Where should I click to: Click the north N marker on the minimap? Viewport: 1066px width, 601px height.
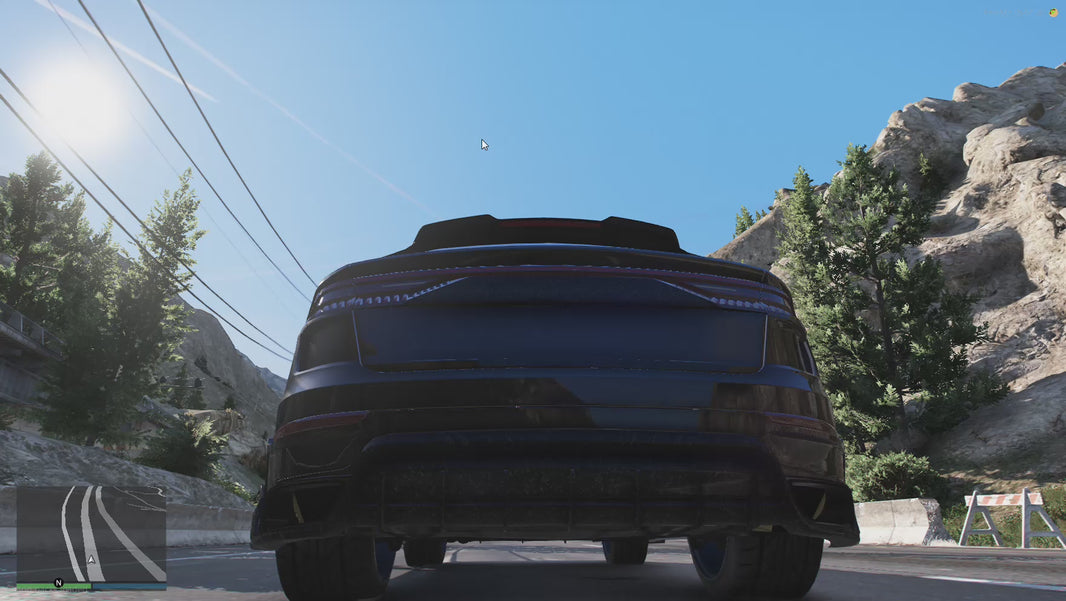pos(59,582)
